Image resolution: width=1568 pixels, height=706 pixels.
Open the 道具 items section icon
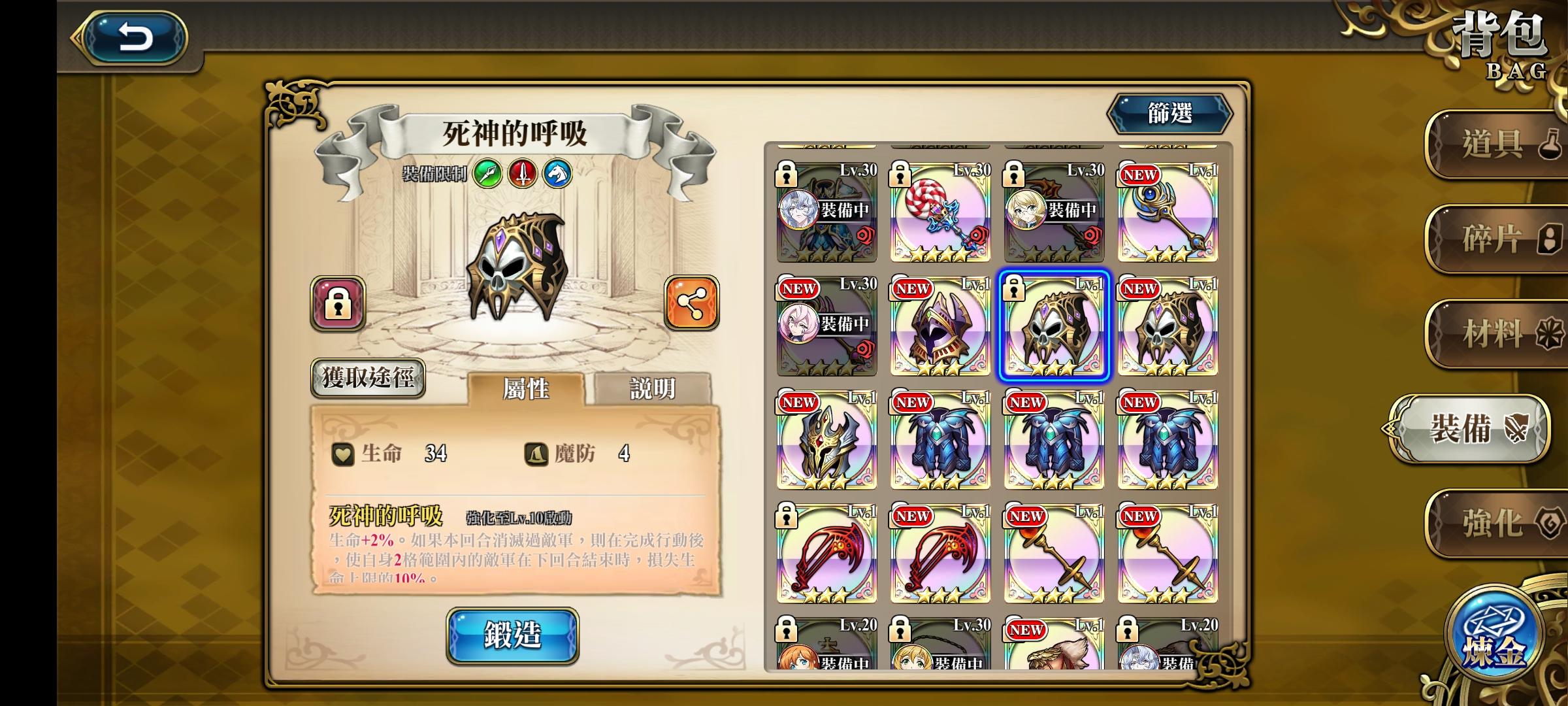(1496, 143)
